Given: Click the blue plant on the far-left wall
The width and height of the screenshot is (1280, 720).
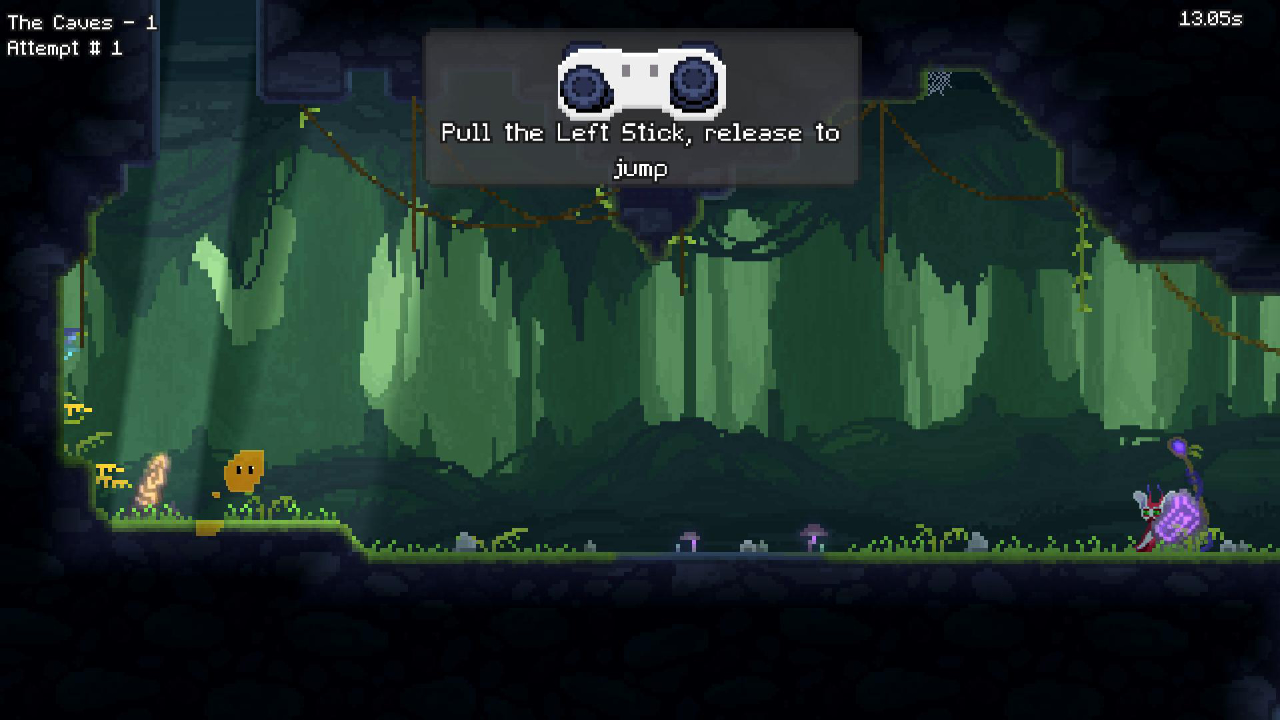Looking at the screenshot, I should click(x=69, y=344).
